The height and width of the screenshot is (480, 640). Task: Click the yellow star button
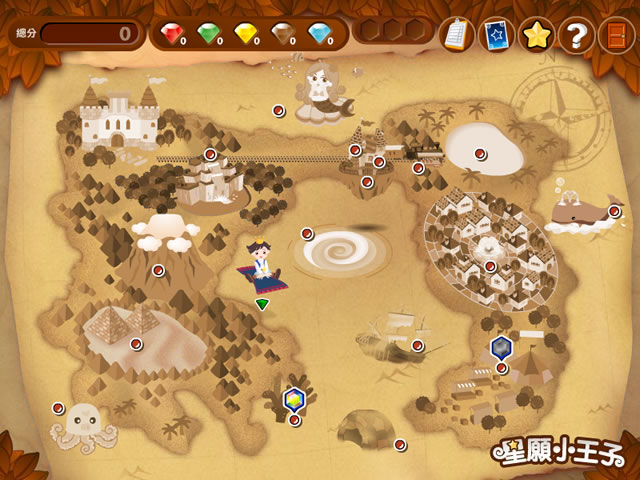537,35
